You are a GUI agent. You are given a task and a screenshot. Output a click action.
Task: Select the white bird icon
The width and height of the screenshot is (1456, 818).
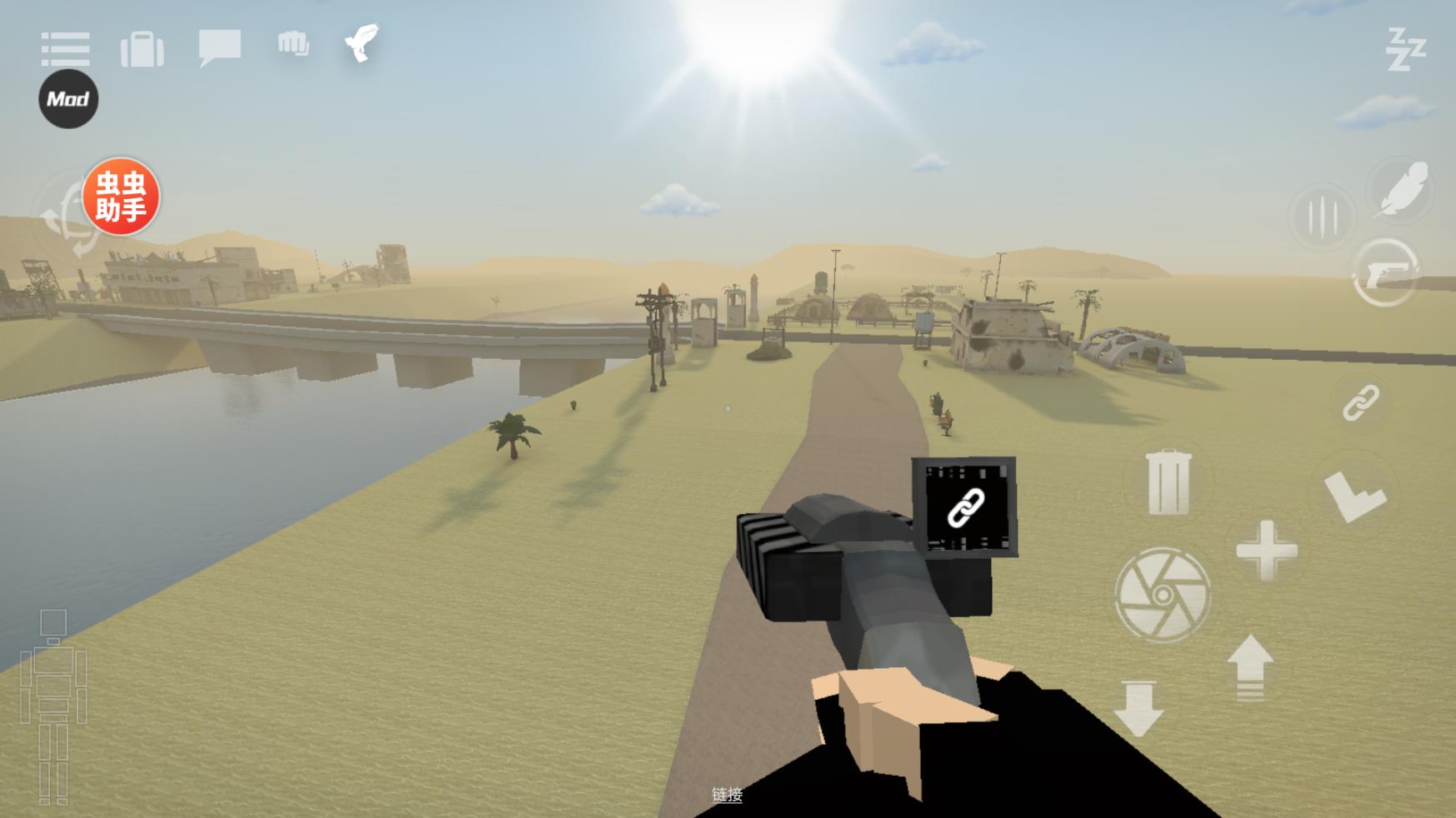click(363, 42)
